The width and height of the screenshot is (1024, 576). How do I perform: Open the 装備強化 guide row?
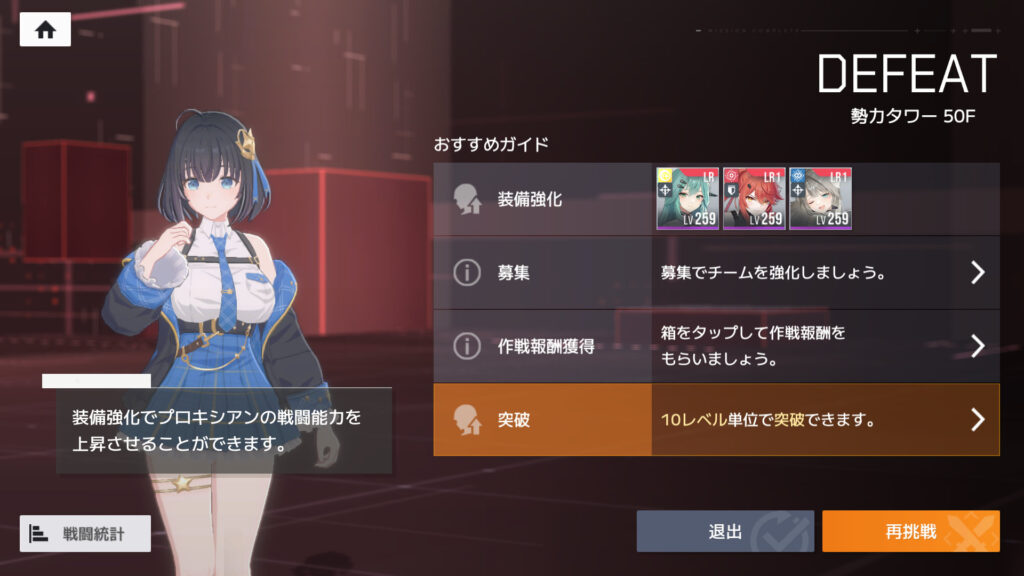[541, 199]
